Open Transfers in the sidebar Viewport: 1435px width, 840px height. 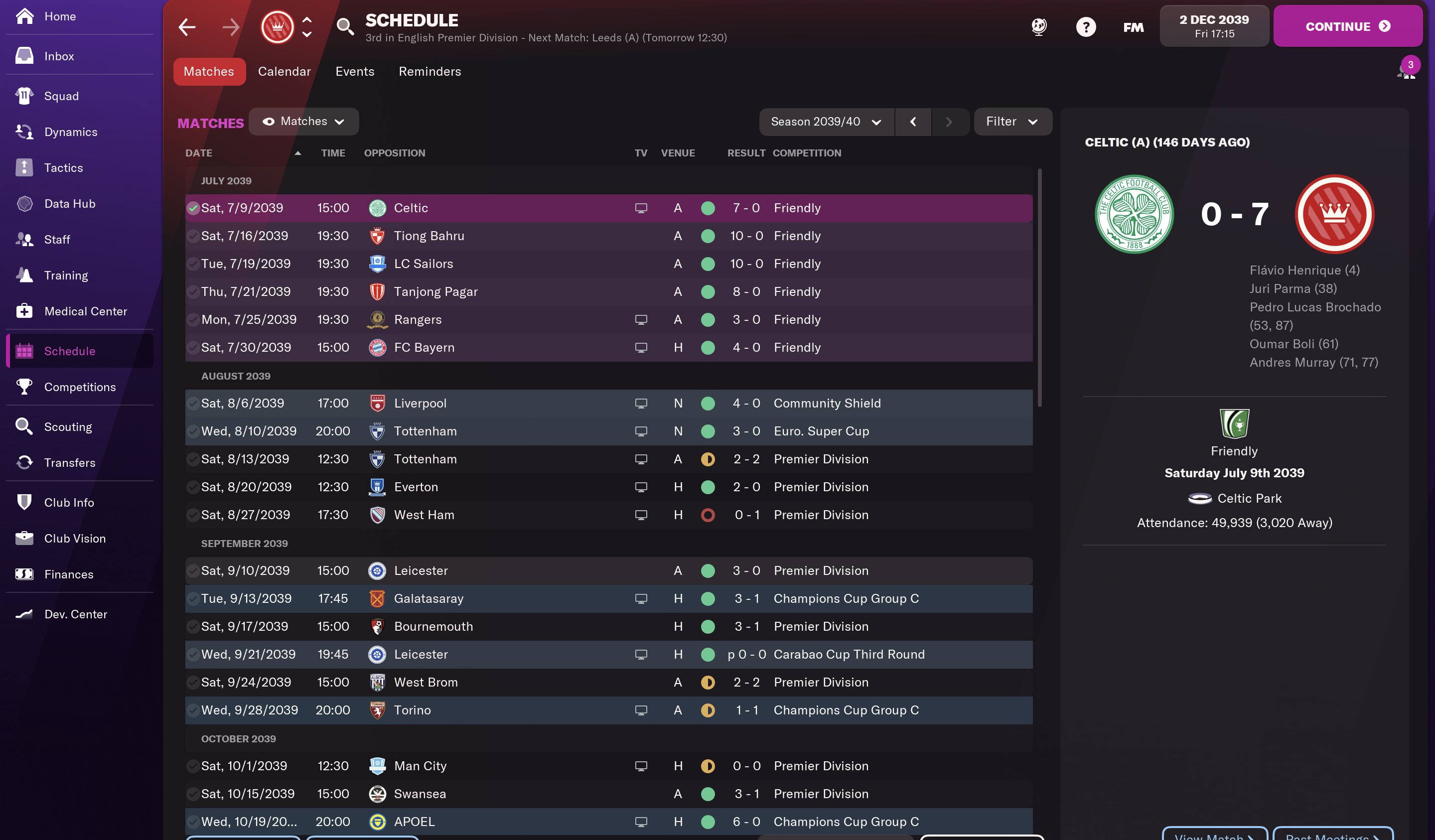[69, 462]
